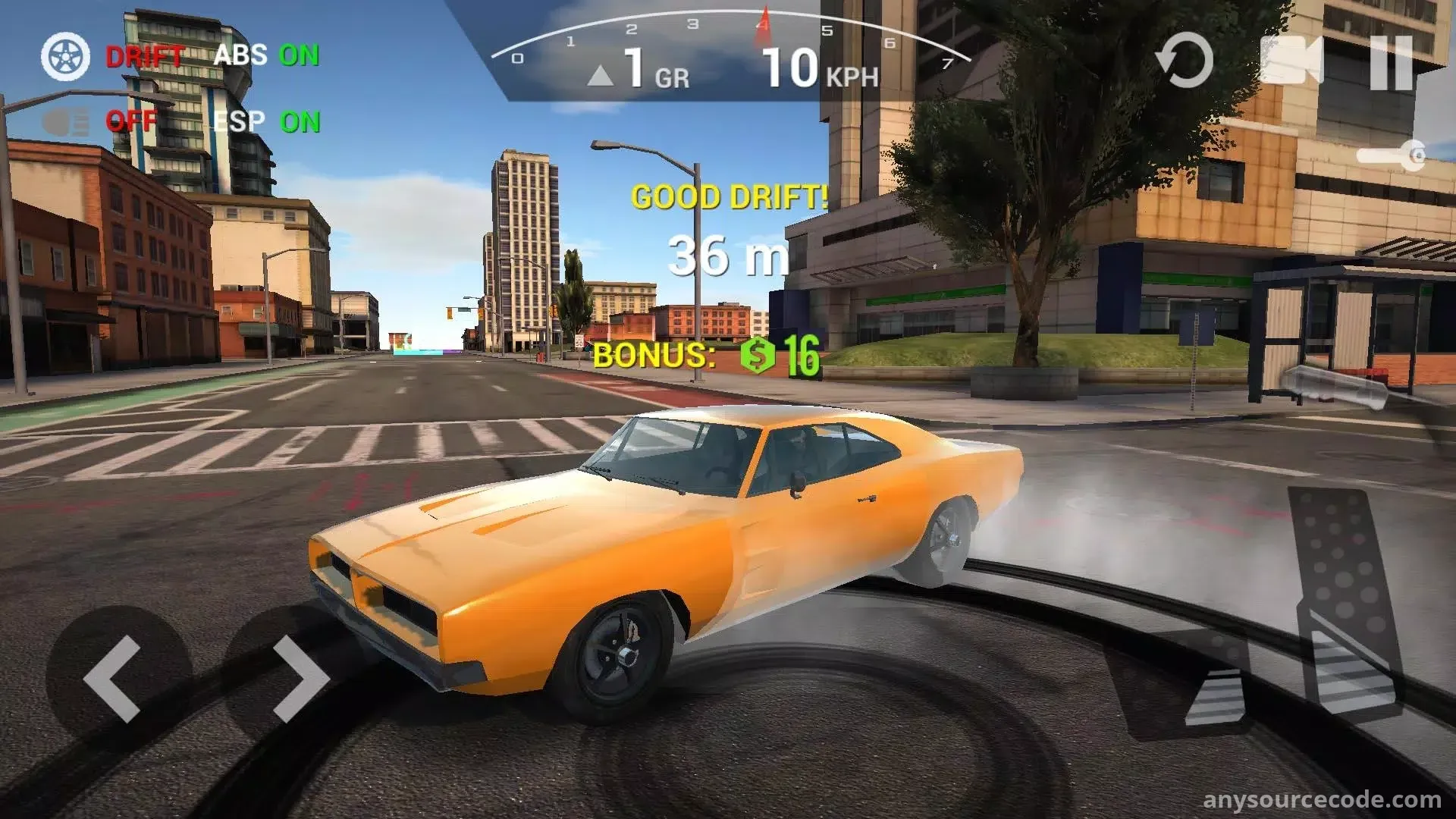Turn on the headlights toggle
This screenshot has width=1456, height=819.
point(66,121)
